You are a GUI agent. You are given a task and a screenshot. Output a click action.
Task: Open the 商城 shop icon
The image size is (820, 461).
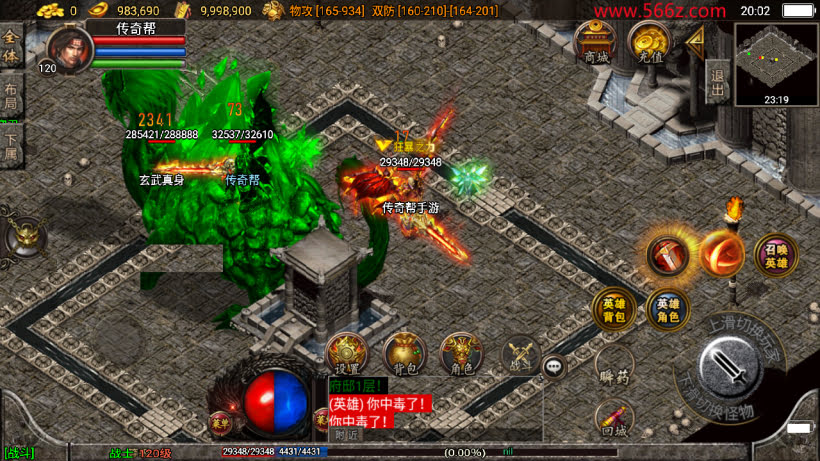click(594, 43)
